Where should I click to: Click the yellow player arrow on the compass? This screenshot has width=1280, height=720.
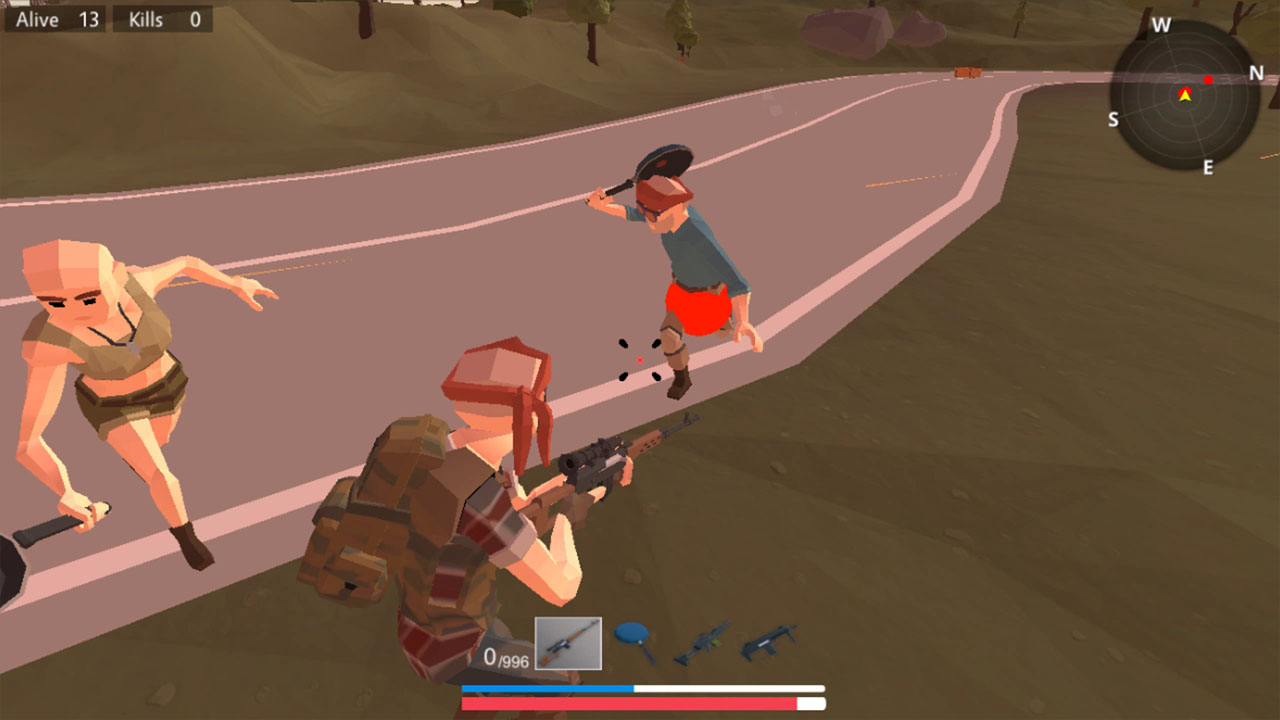tap(1186, 96)
